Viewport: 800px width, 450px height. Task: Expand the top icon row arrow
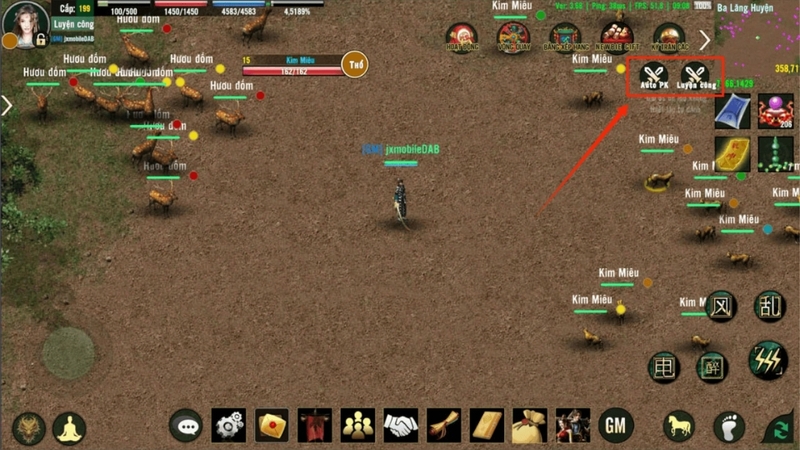coord(705,40)
